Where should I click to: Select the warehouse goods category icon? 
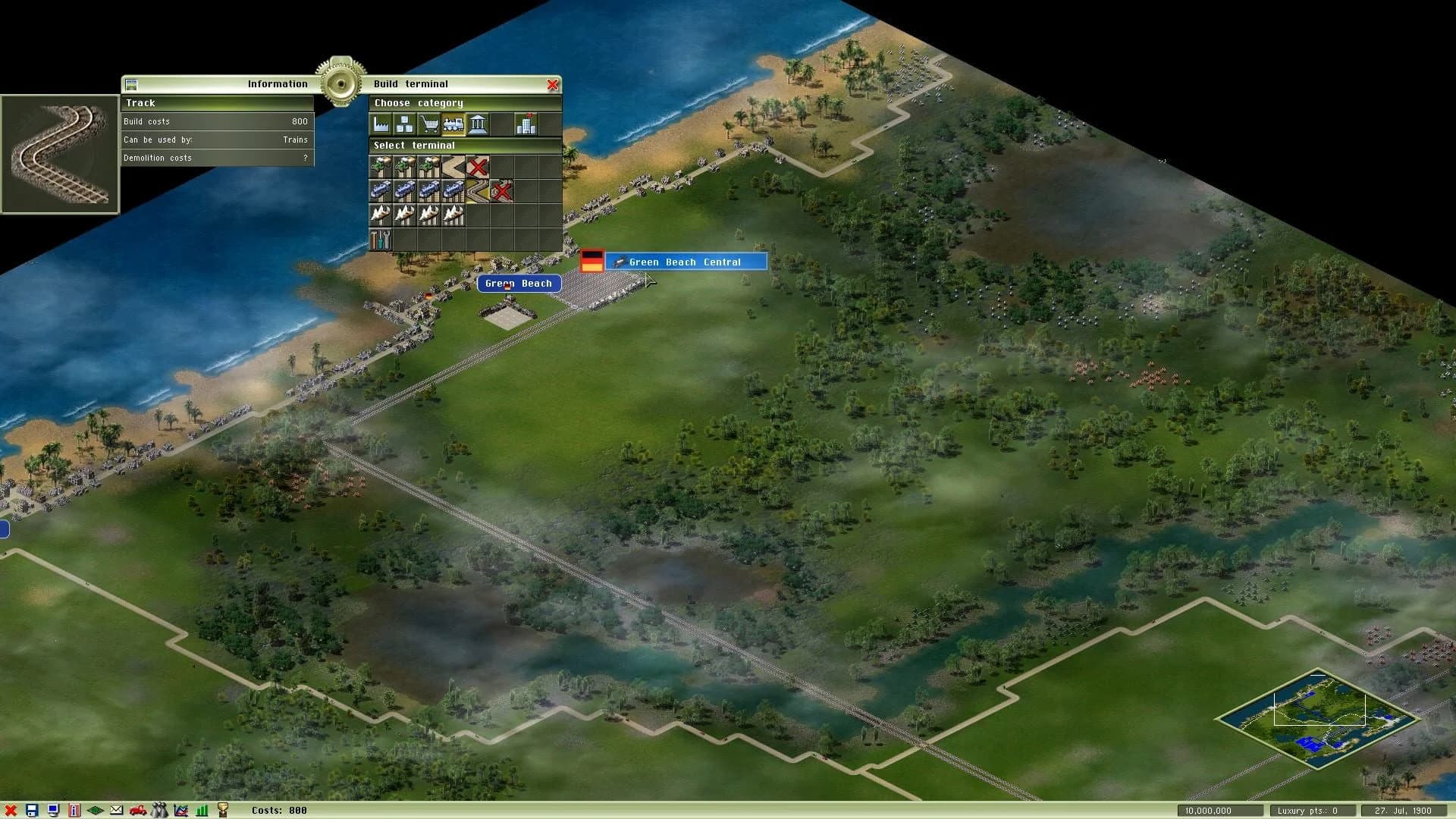[404, 124]
